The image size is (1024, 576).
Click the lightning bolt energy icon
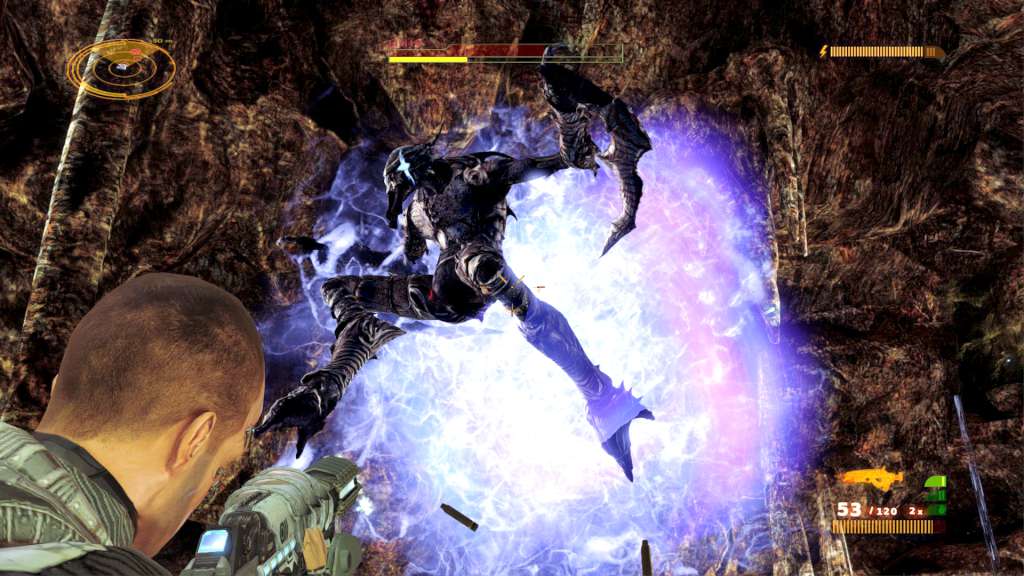click(824, 51)
